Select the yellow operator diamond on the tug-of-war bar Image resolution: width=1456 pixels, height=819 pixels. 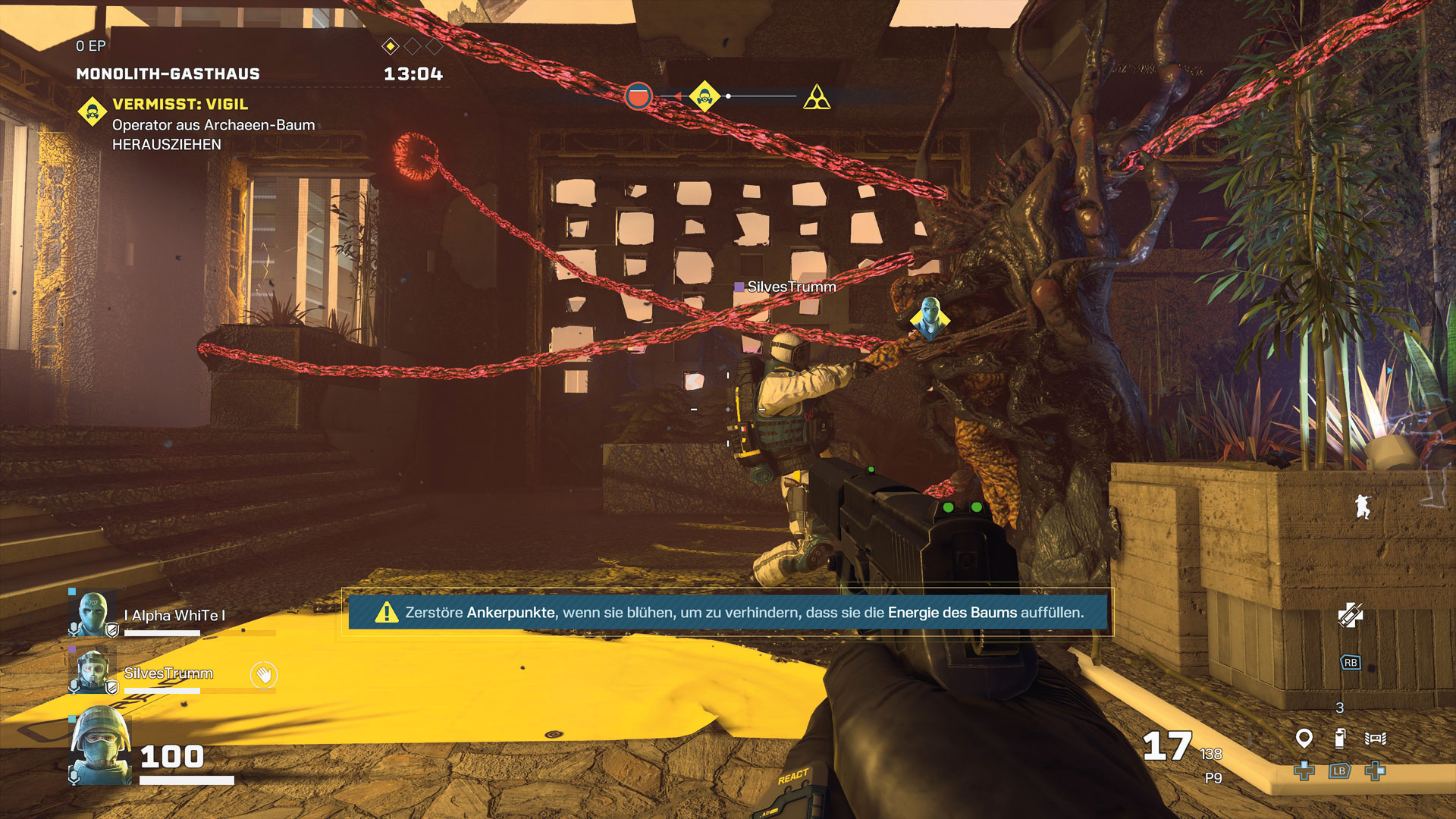coord(704,96)
